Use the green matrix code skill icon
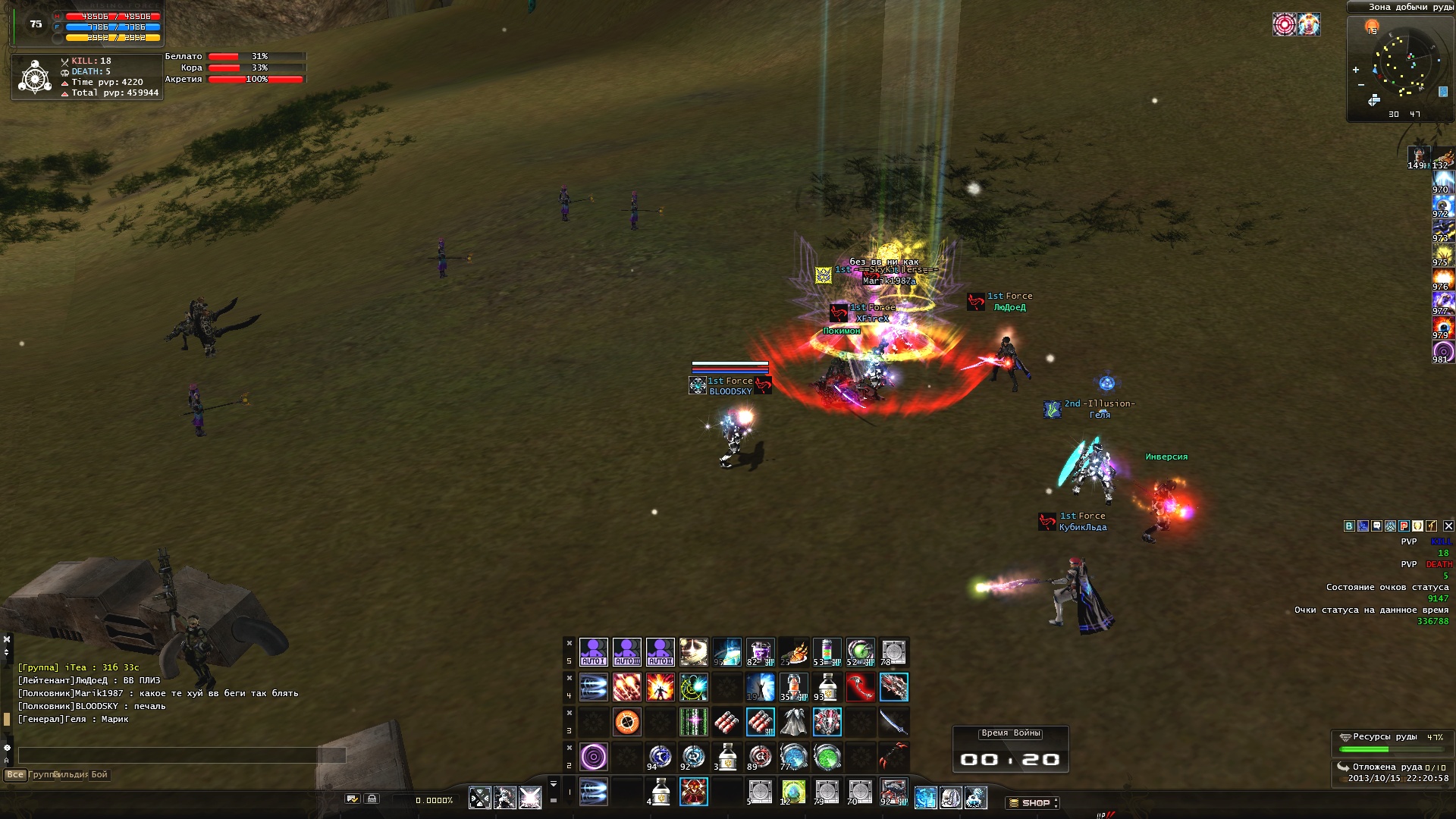The image size is (1456, 819). pos(693,722)
